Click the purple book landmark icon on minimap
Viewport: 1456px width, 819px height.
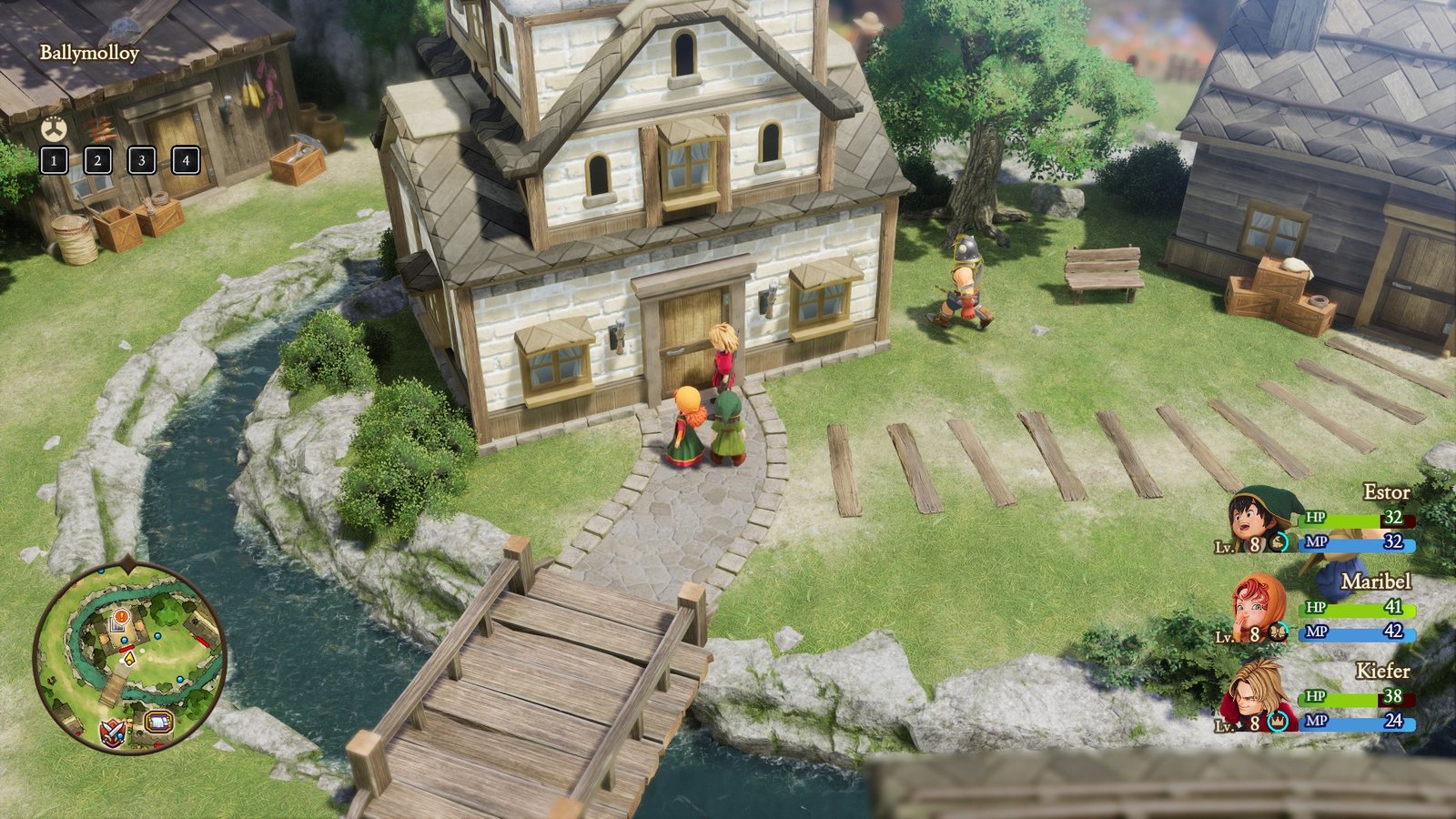tap(158, 723)
